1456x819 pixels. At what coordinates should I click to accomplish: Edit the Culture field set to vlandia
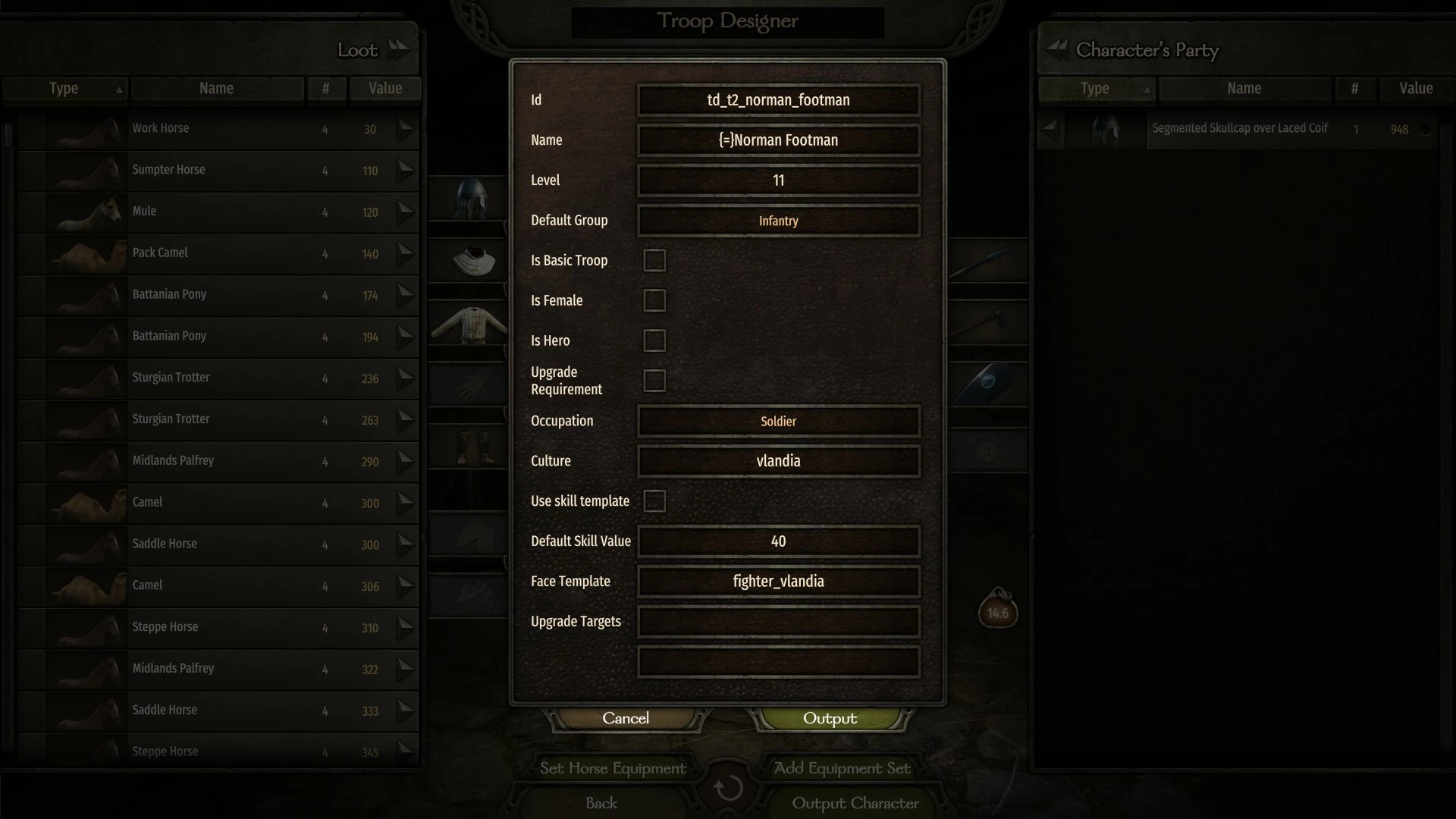coord(778,461)
